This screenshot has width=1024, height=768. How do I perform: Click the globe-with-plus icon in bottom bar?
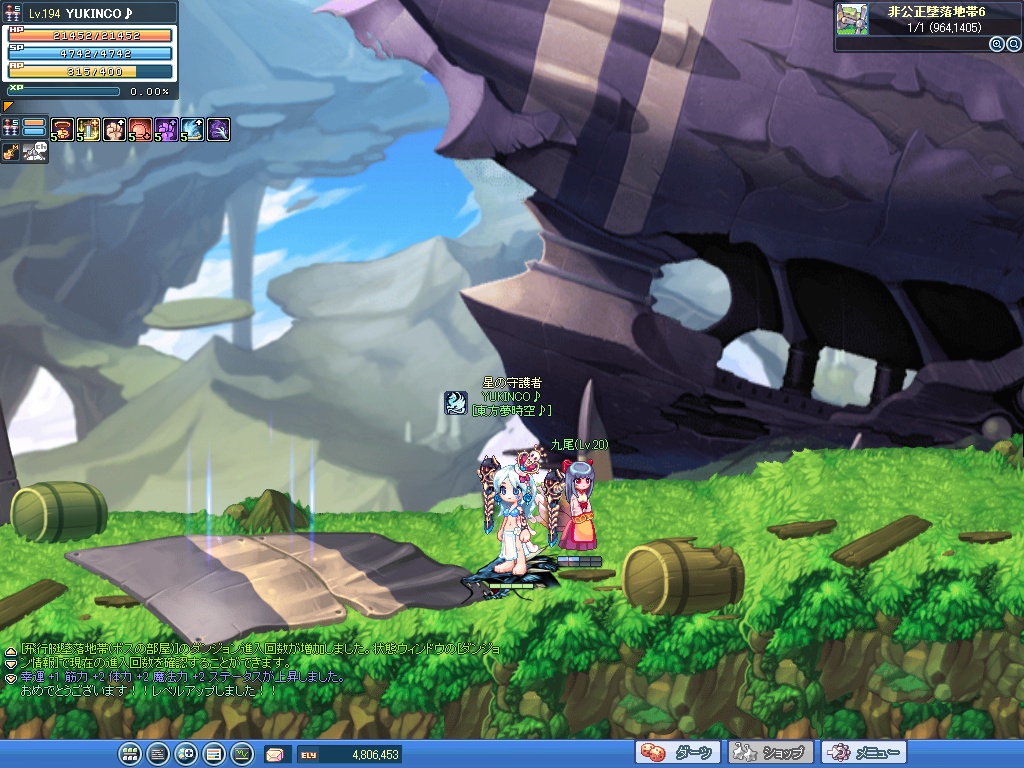pyautogui.click(x=185, y=754)
